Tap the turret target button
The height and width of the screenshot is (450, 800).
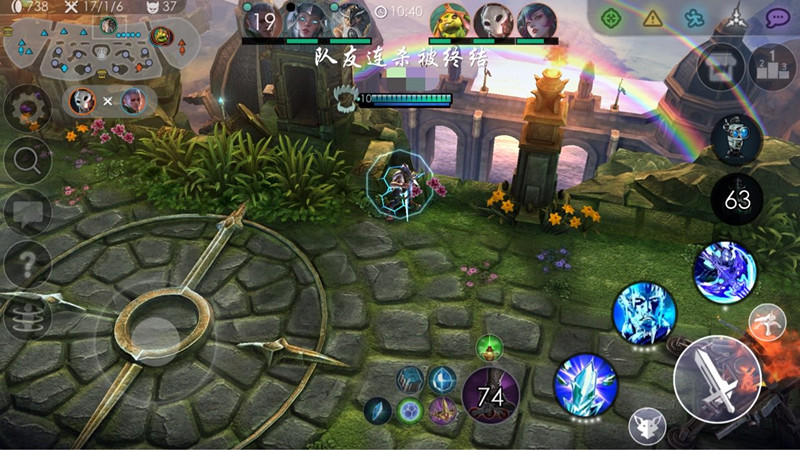[x=767, y=322]
